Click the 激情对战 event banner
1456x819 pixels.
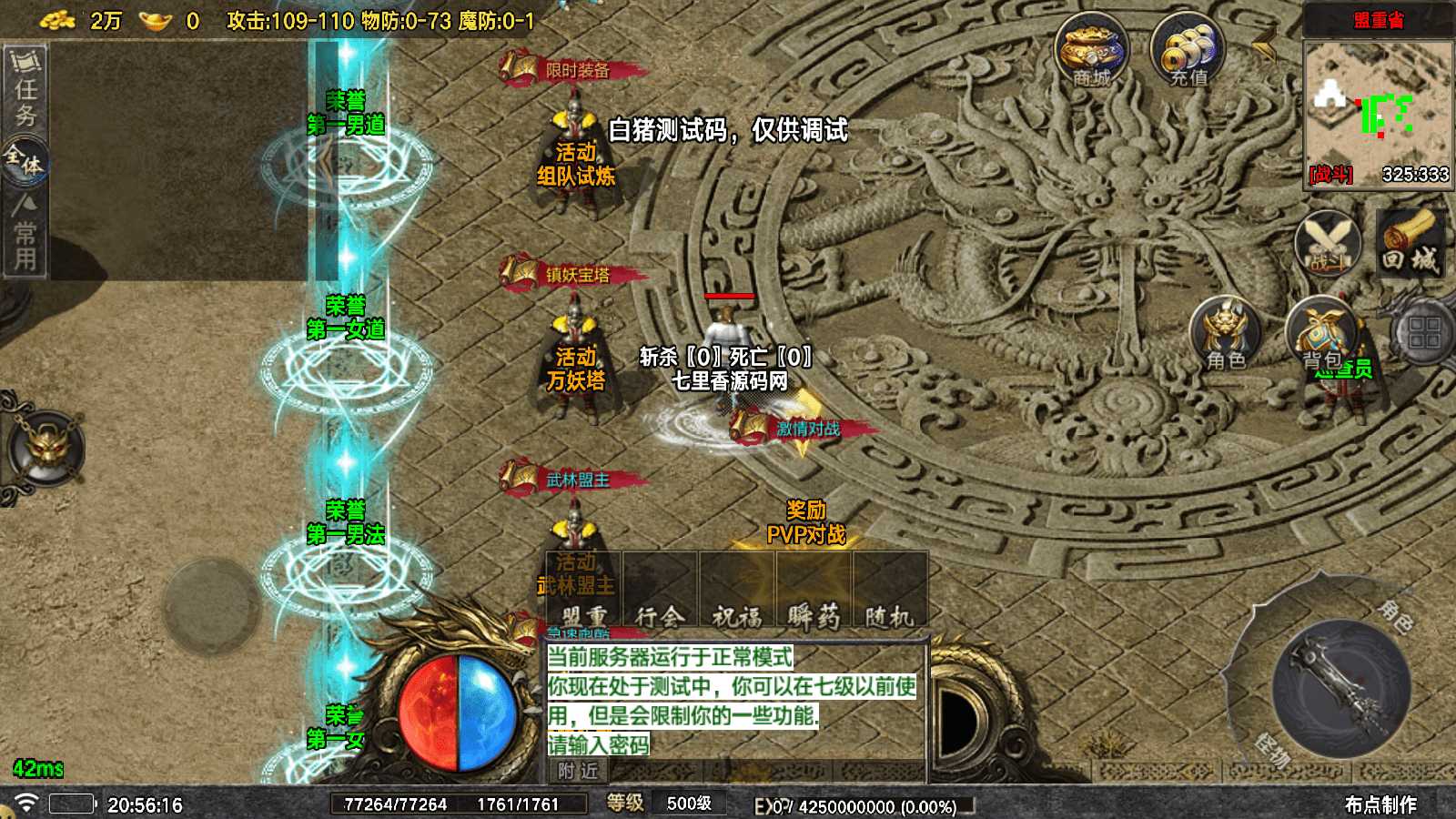(806, 430)
